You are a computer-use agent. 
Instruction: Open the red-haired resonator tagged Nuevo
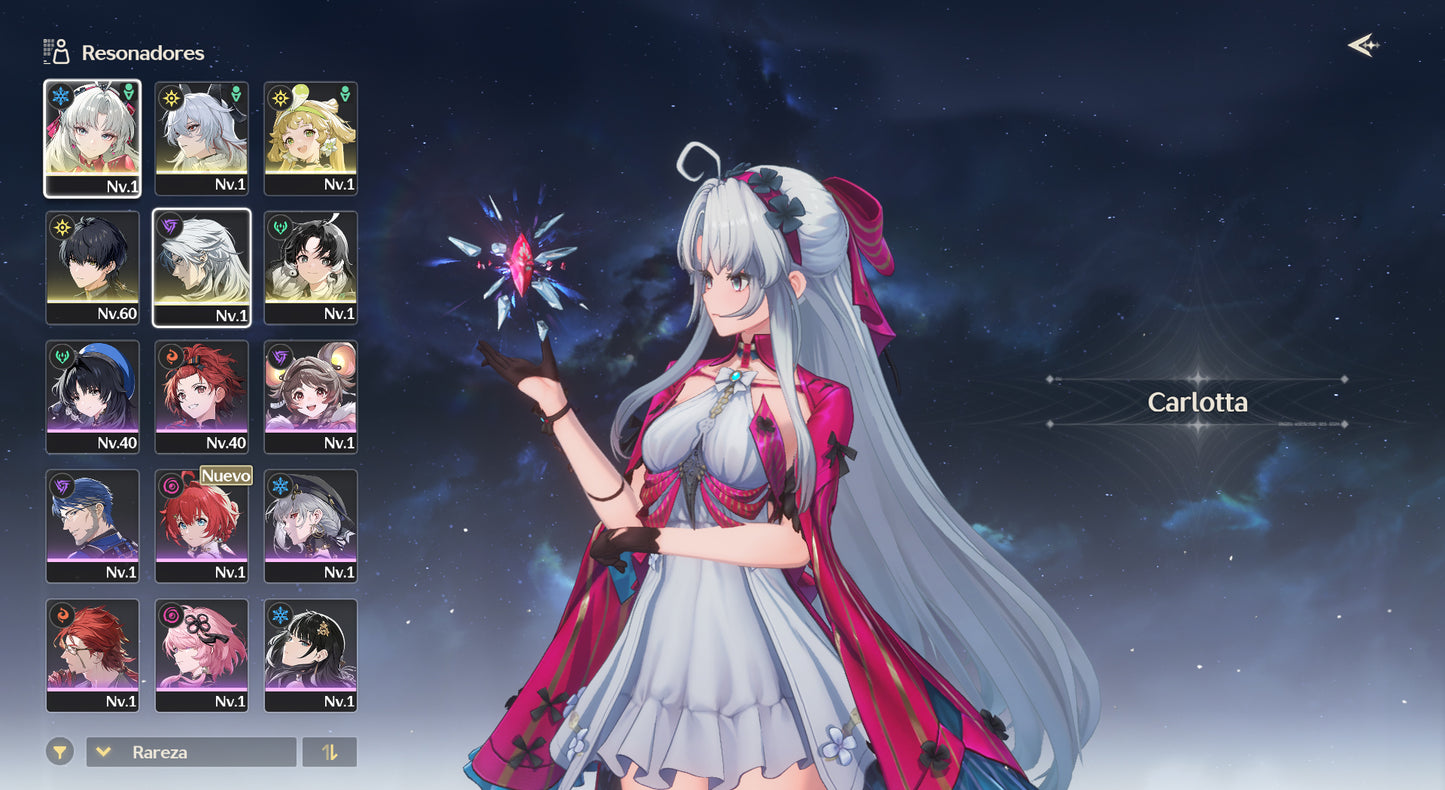202,525
